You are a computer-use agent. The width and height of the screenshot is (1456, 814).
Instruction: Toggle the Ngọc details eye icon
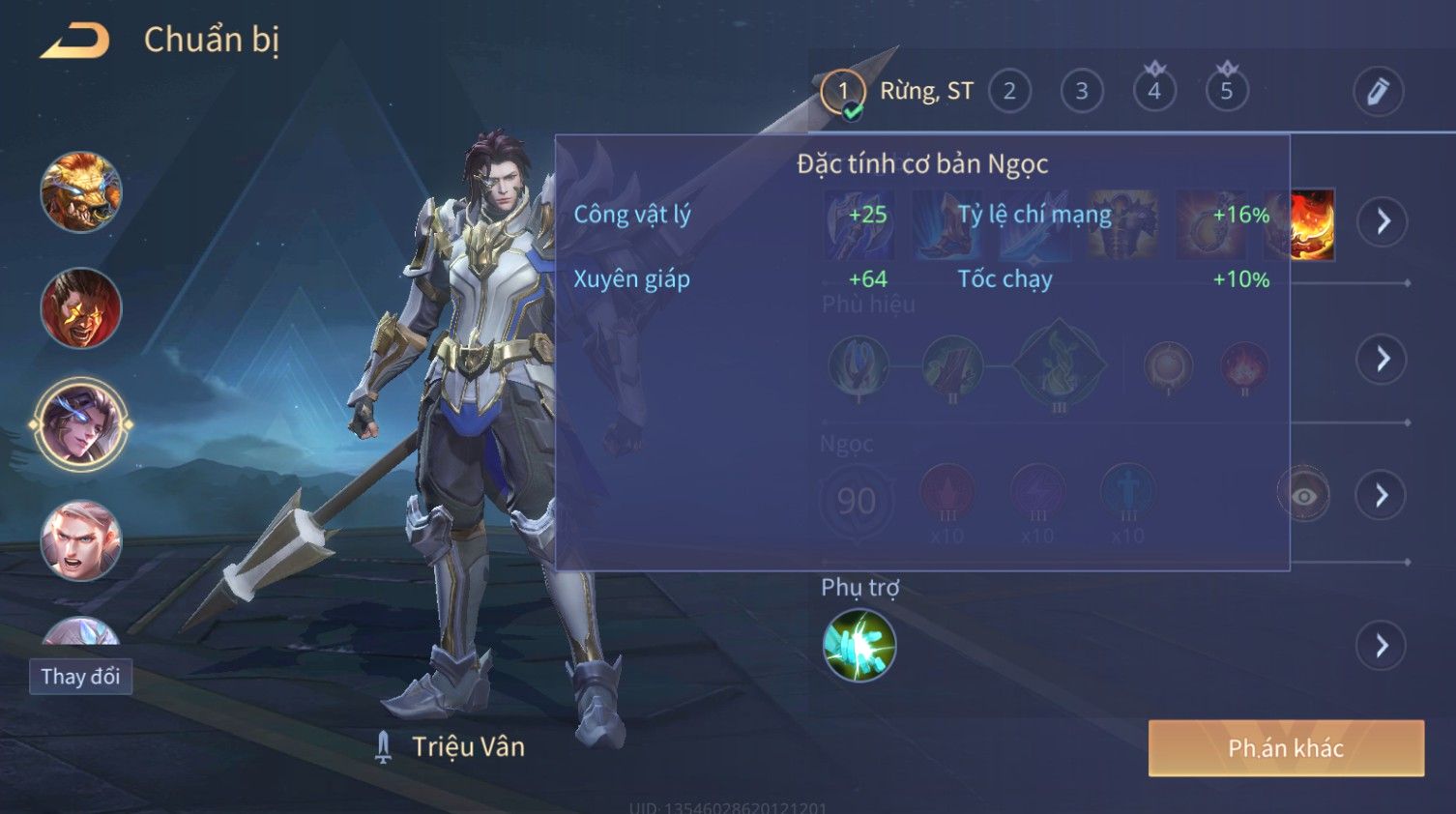[1303, 496]
